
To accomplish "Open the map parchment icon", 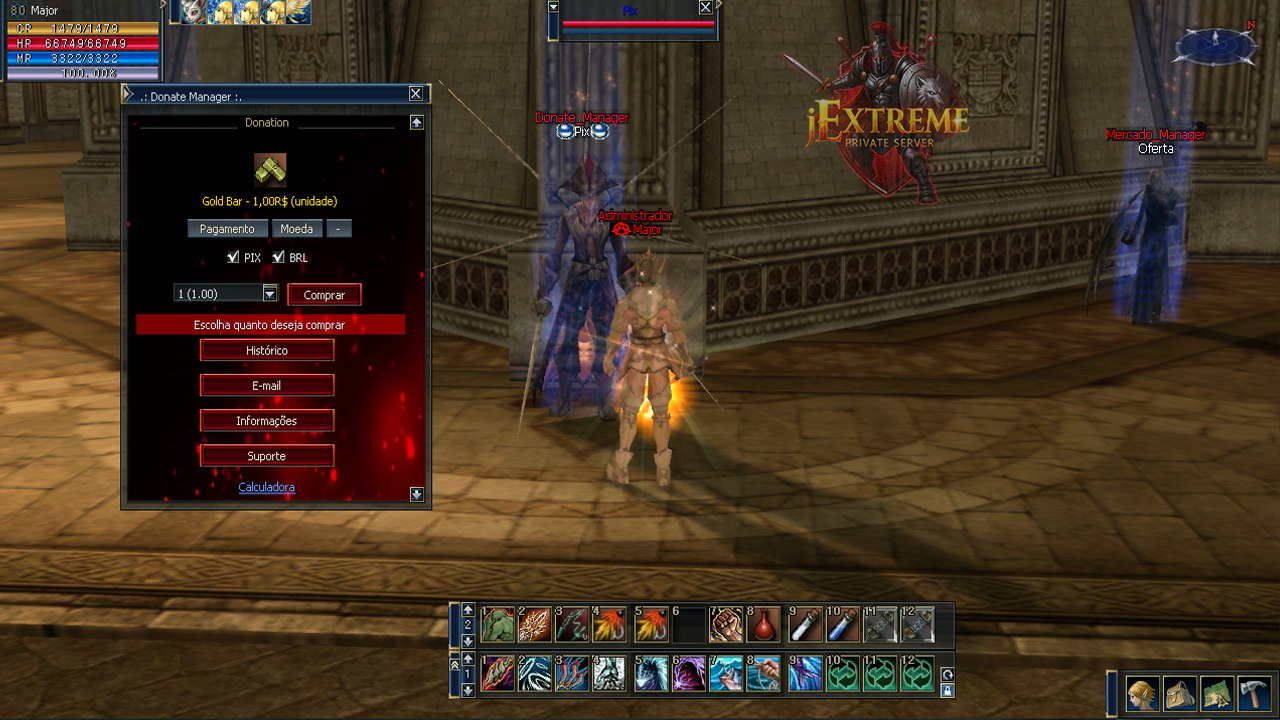I will (x=1217, y=693).
